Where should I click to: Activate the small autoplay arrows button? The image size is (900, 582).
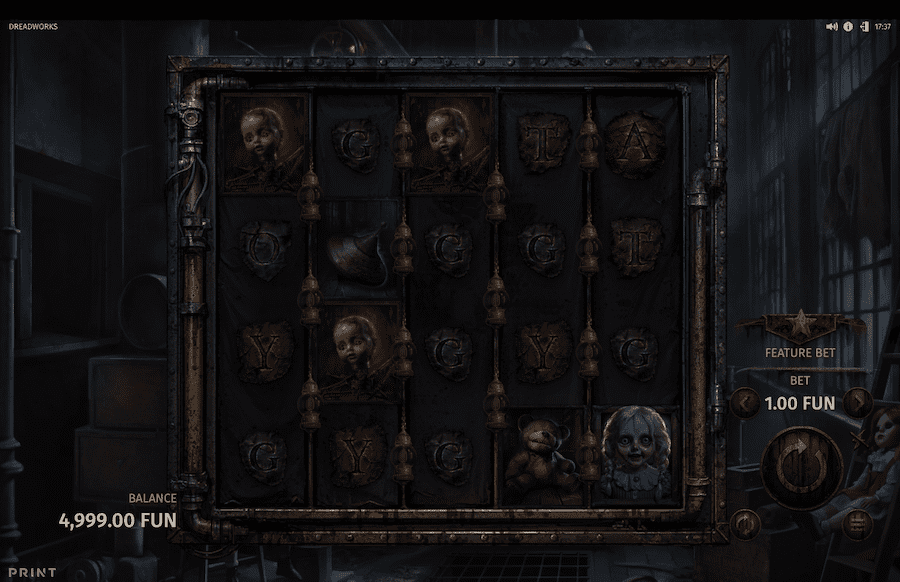pyautogui.click(x=744, y=522)
